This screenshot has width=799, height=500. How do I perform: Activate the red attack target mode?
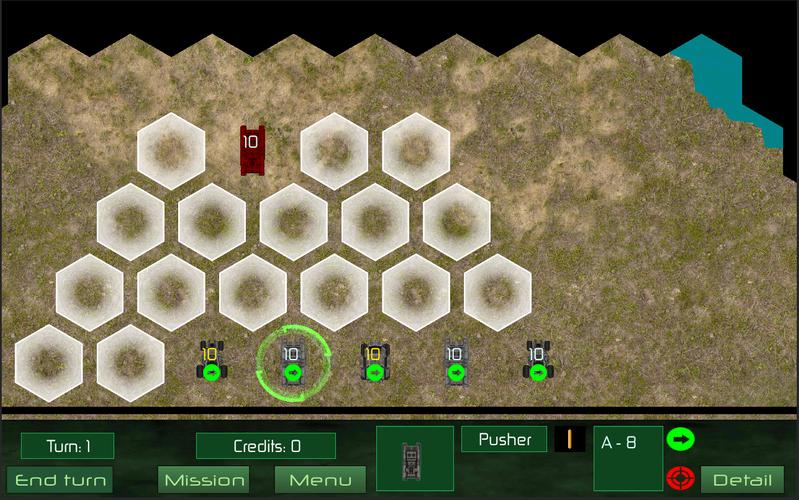click(x=680, y=478)
